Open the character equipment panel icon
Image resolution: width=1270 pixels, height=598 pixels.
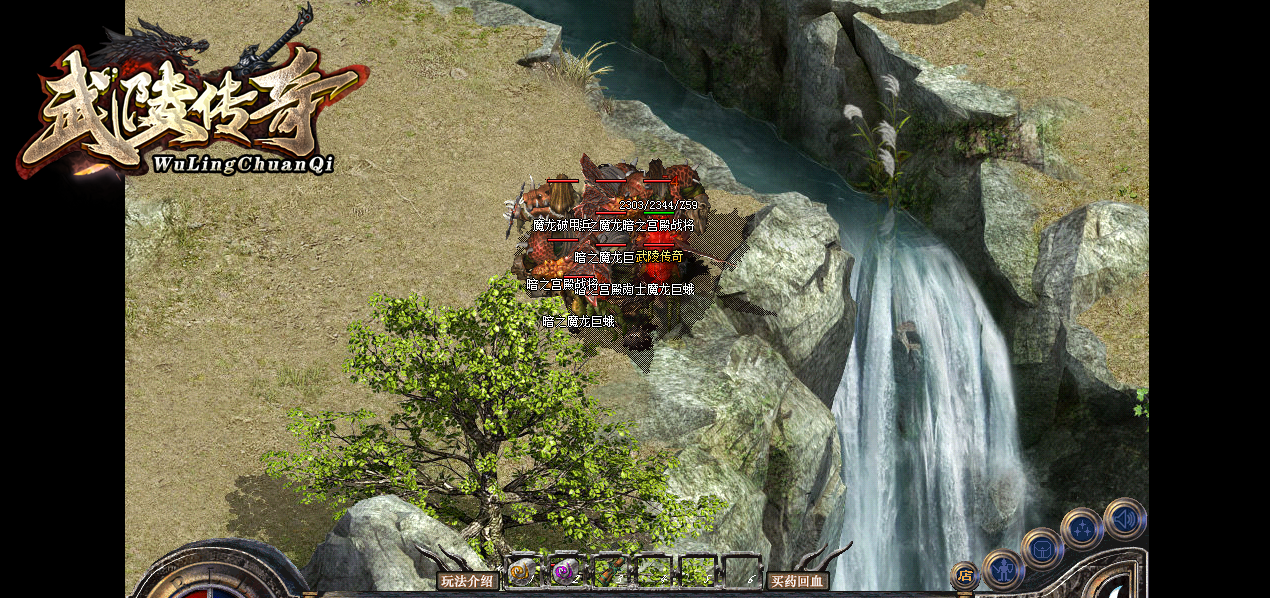[x=1003, y=569]
